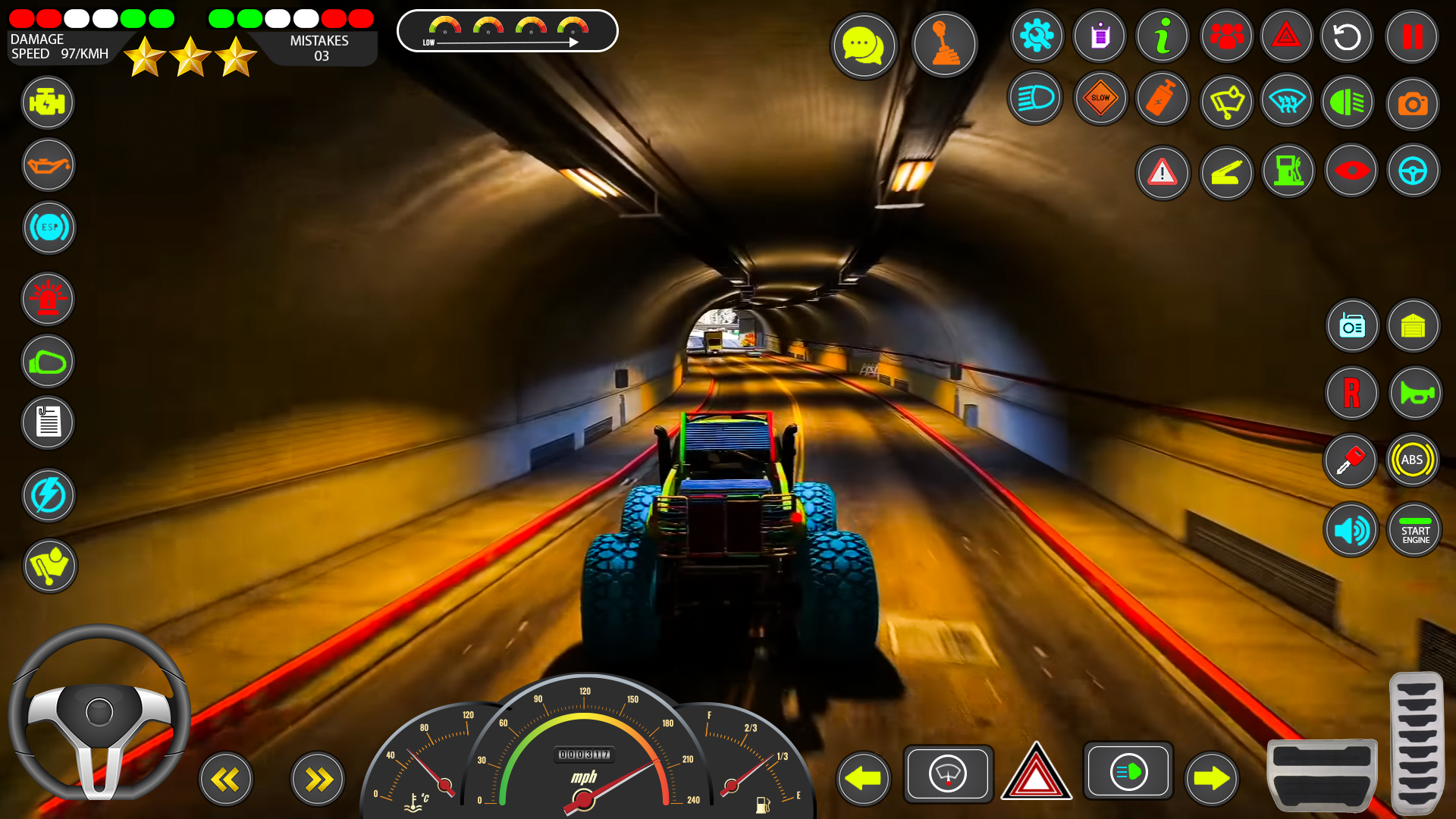Click the cyan steering wheel mode icon

[x=1413, y=171]
